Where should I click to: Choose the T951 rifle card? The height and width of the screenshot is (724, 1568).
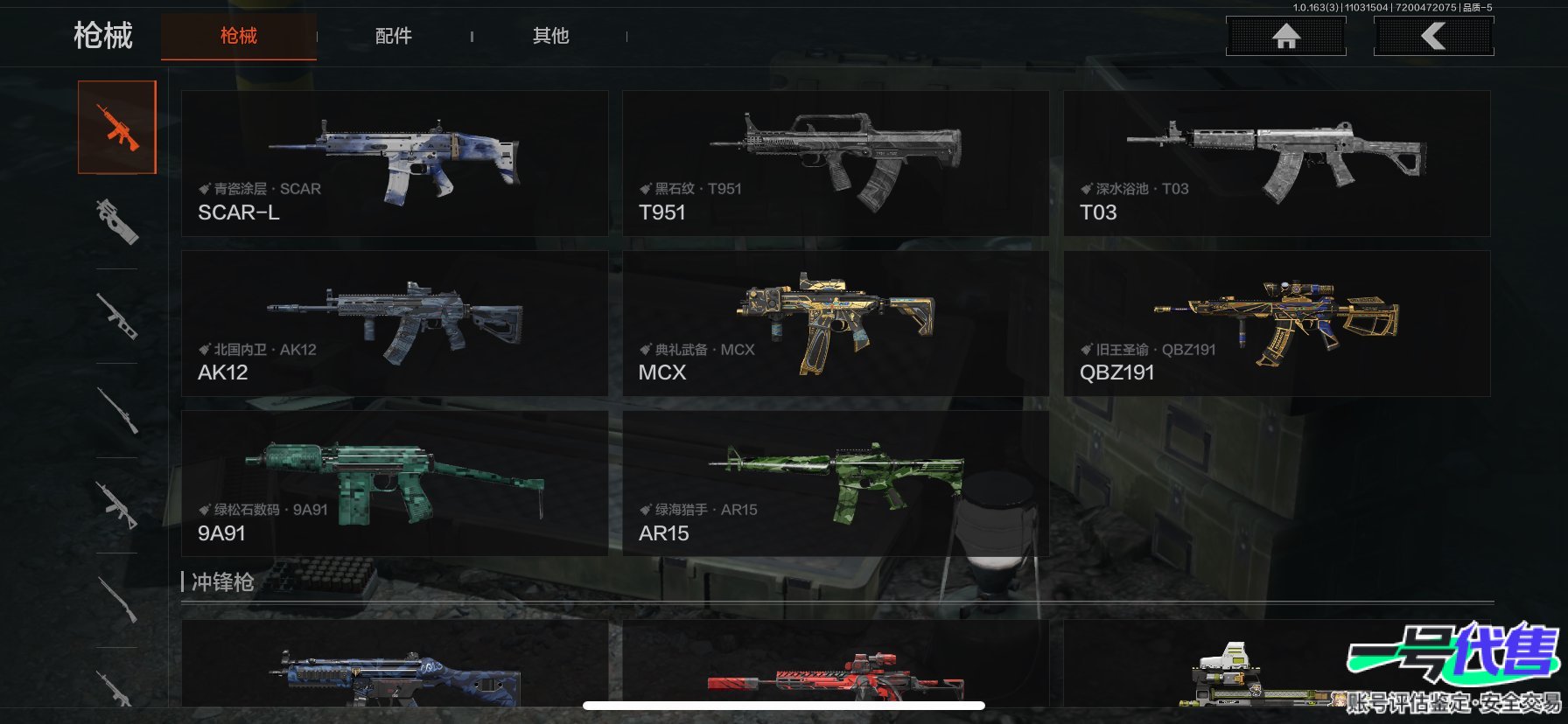pos(836,164)
